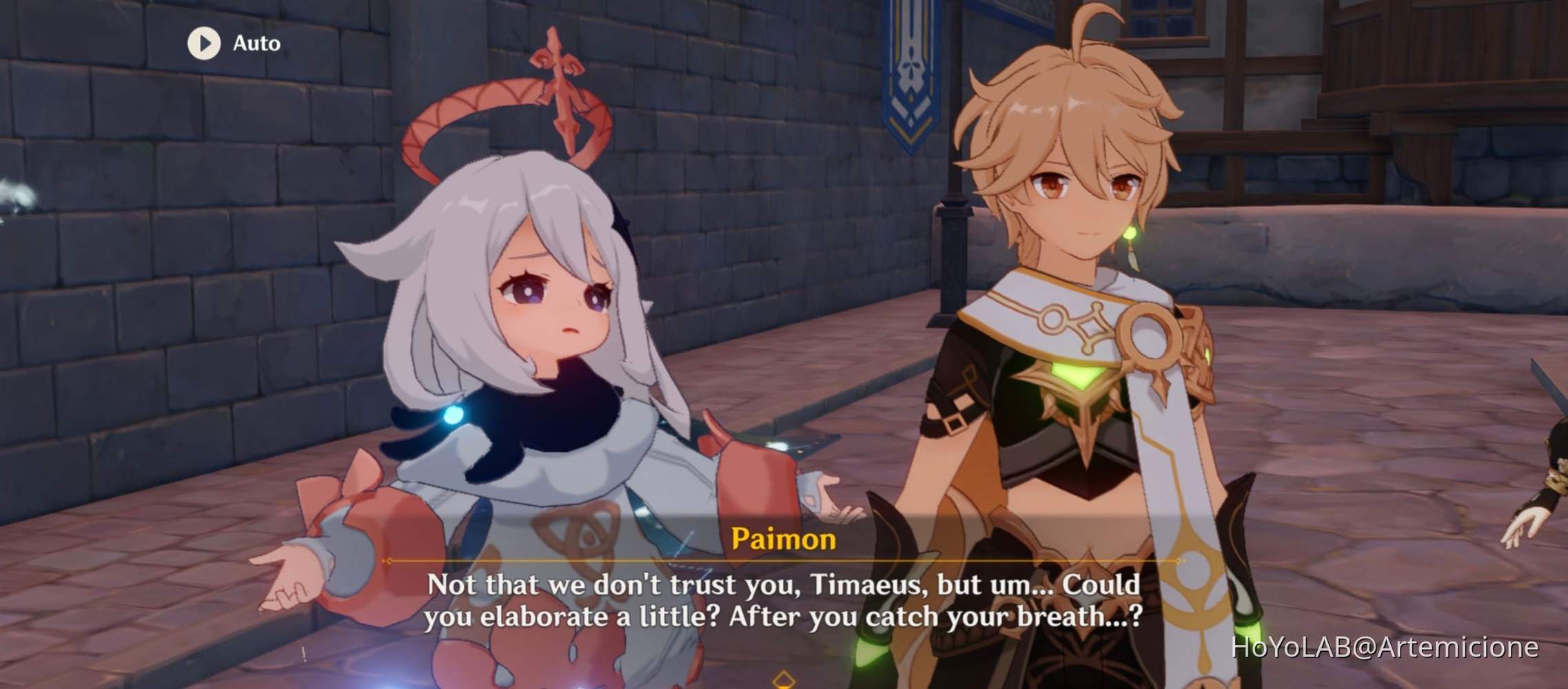The width and height of the screenshot is (1568, 689).
Task: Enable auto dialogue mode via Auto button
Action: 227,44
